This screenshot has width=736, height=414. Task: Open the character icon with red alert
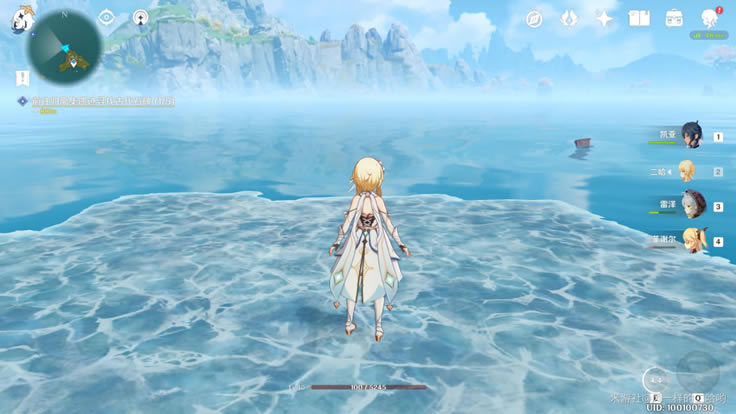(x=709, y=18)
